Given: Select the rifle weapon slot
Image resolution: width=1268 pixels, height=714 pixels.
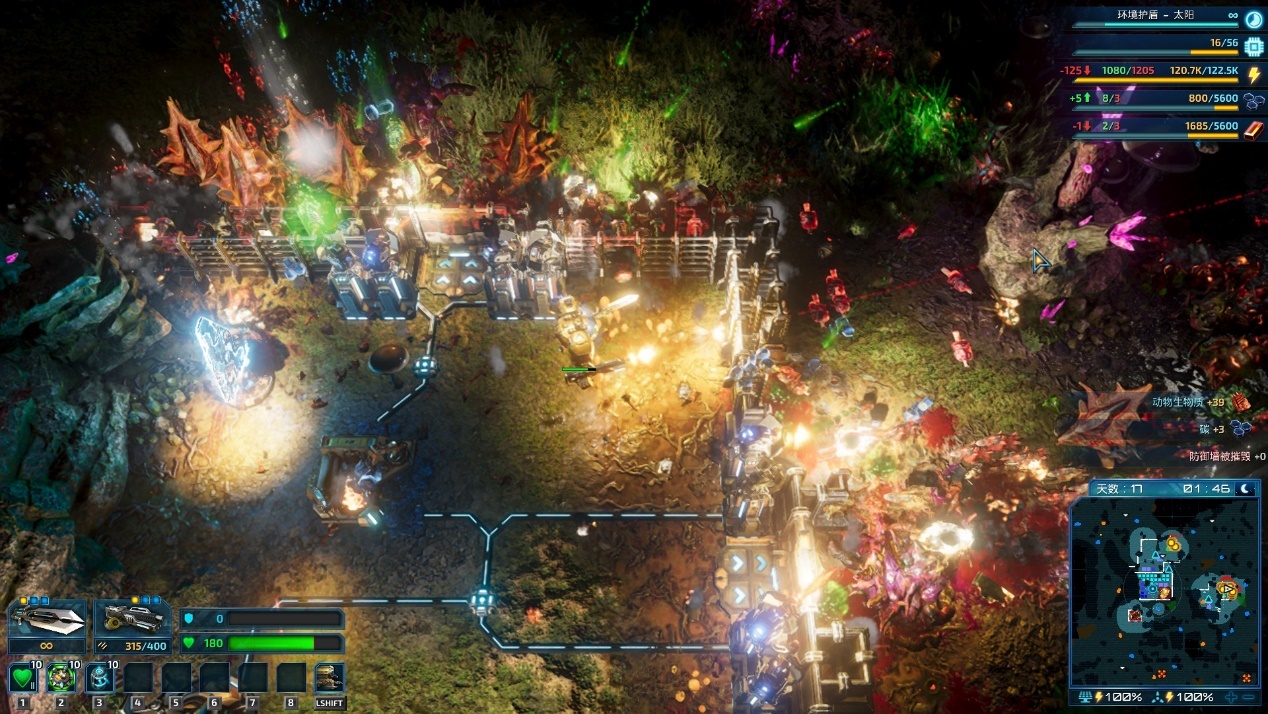Looking at the screenshot, I should 132,620.
